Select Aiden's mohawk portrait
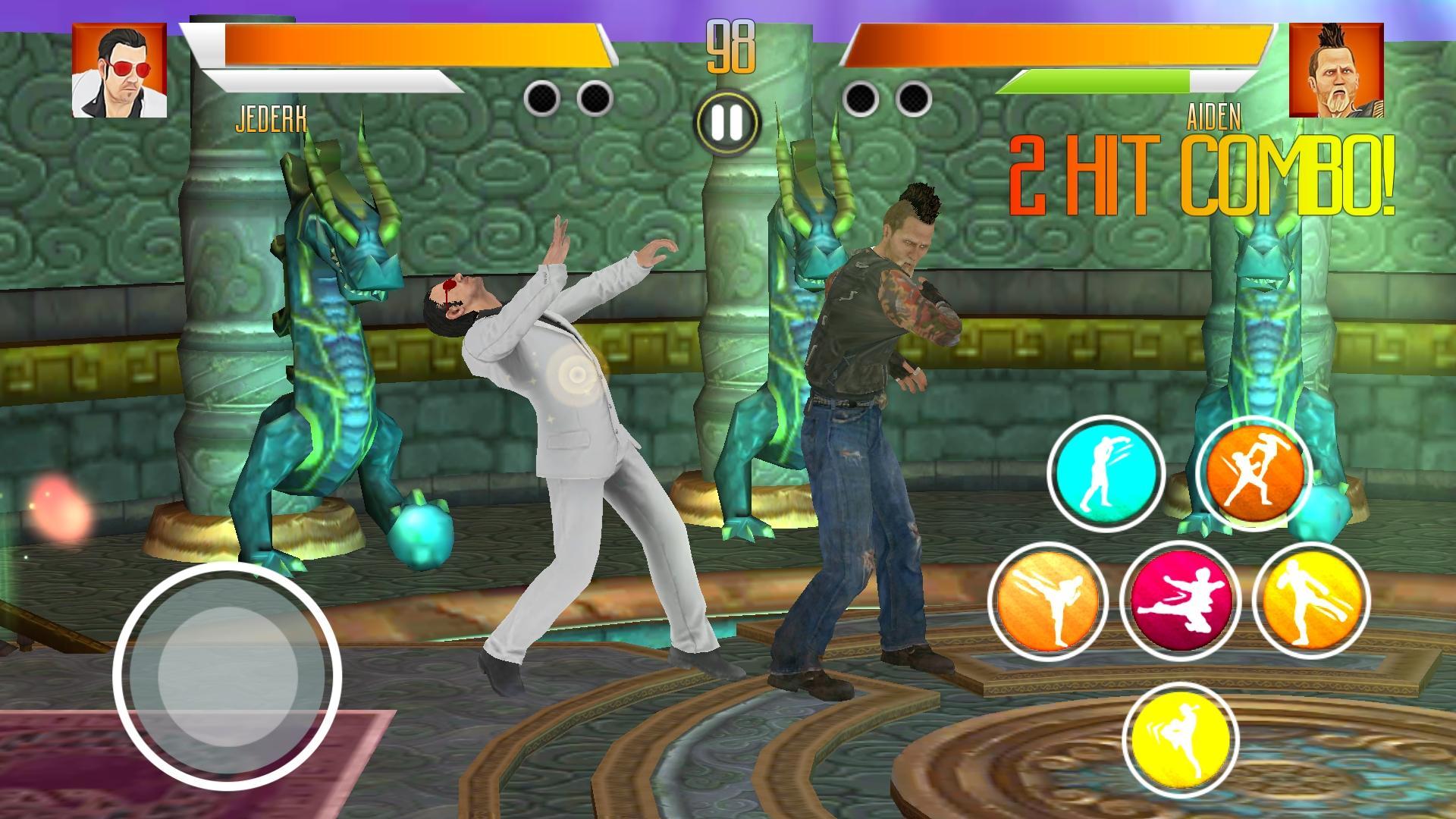1456x819 pixels. pos(1336,71)
